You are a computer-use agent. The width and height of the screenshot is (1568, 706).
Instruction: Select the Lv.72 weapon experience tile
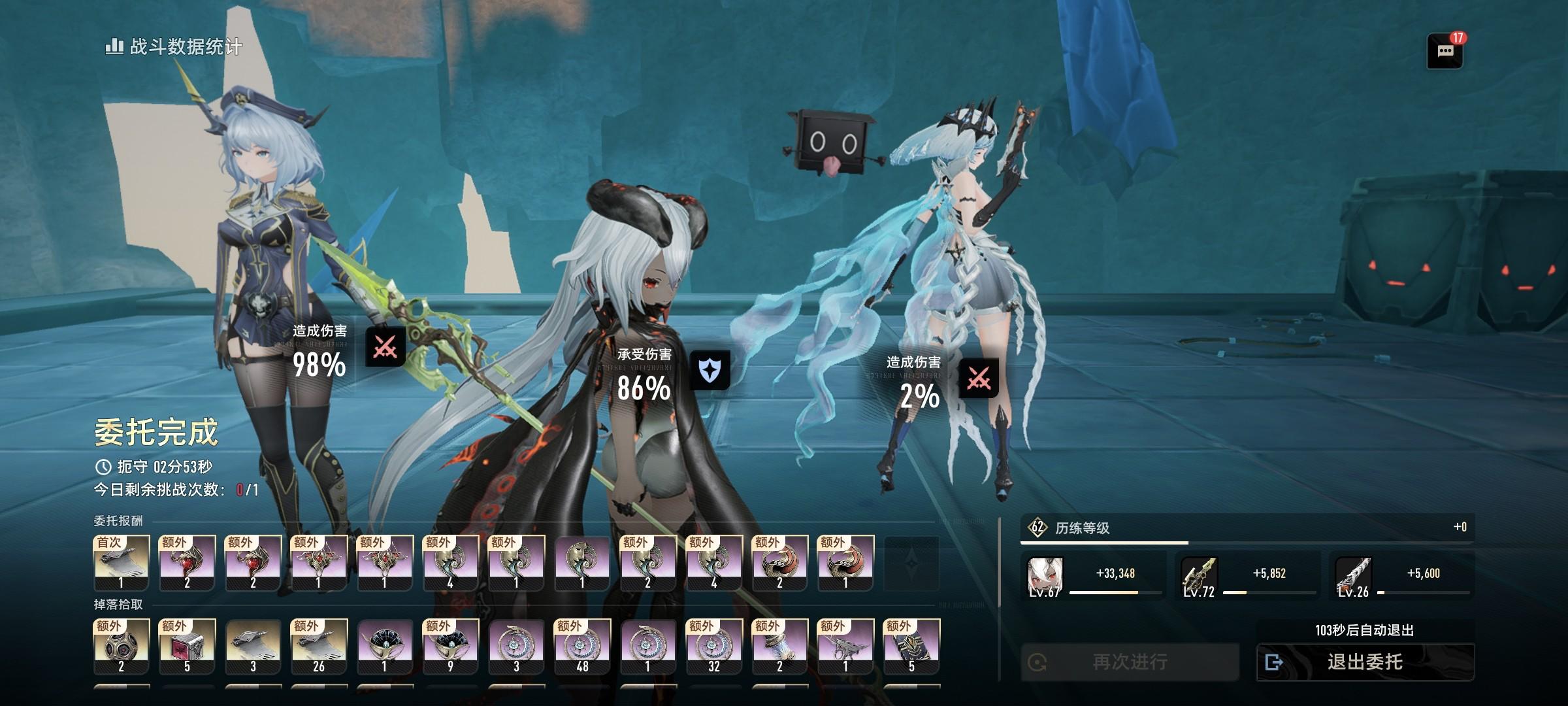point(1200,577)
